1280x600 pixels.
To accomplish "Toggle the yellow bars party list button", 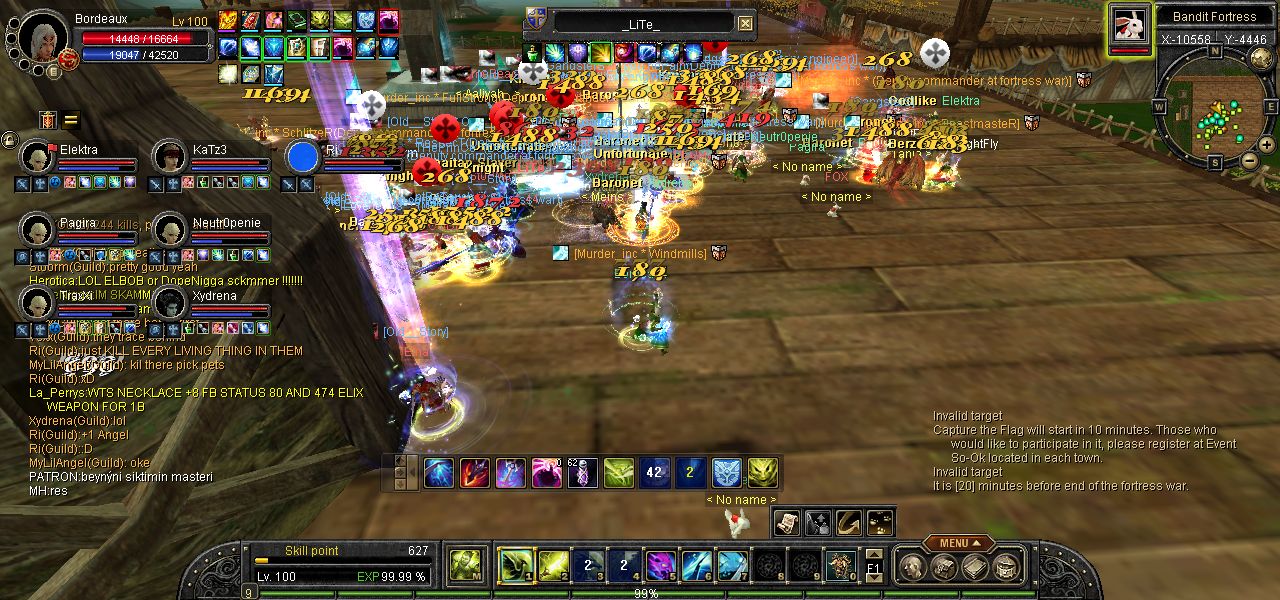I will [71, 121].
